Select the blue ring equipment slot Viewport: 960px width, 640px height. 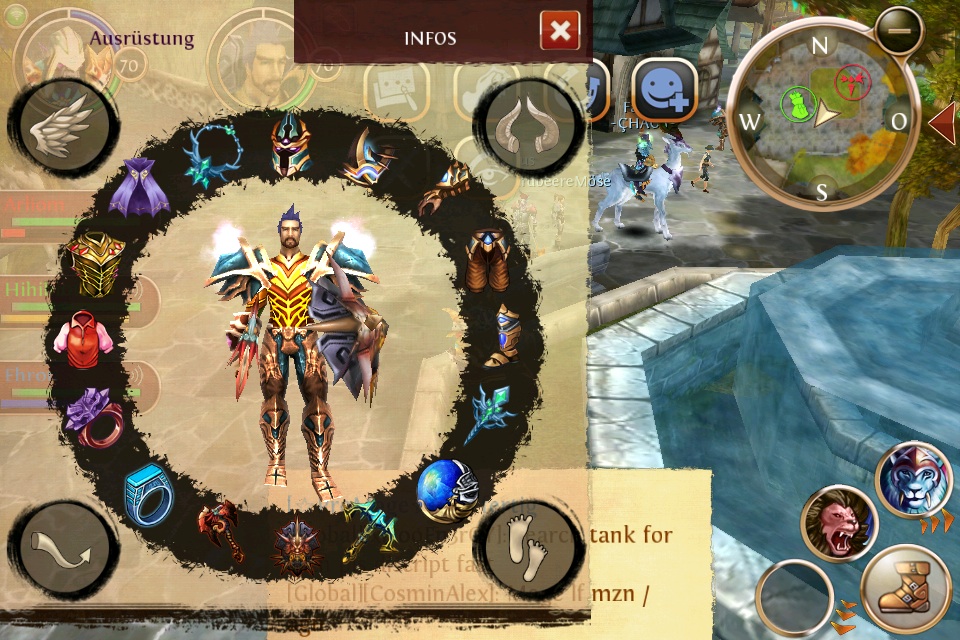click(x=147, y=491)
